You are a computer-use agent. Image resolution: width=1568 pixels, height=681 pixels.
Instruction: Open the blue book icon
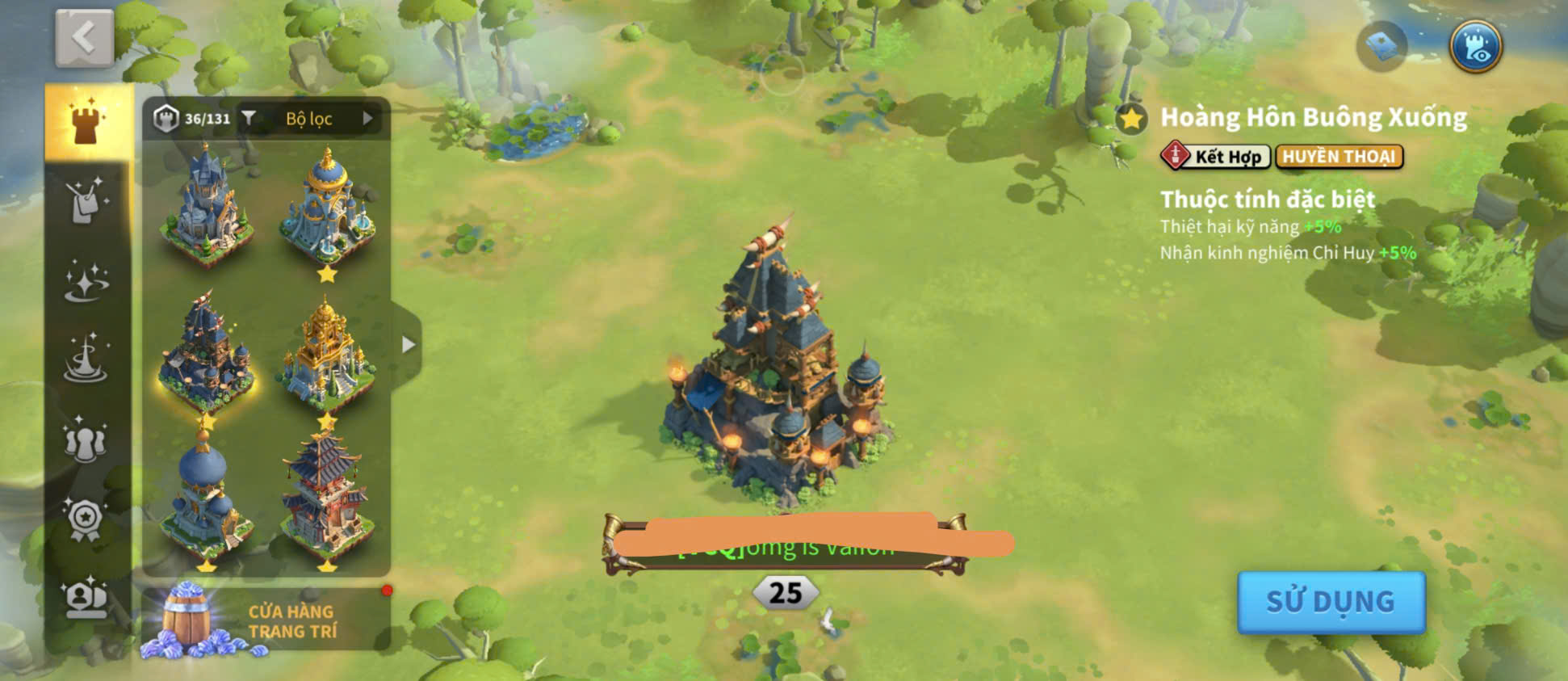coord(1382,44)
